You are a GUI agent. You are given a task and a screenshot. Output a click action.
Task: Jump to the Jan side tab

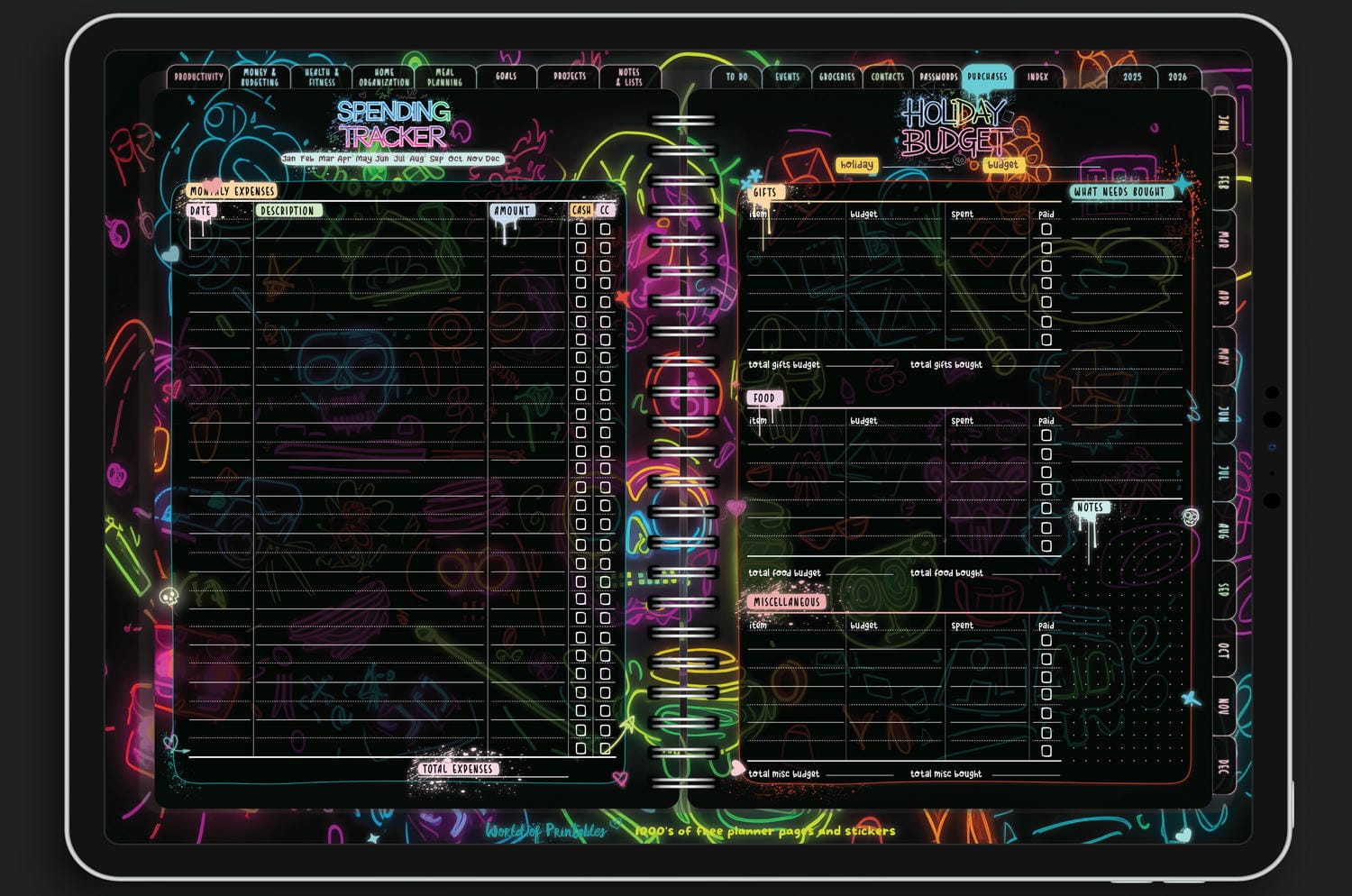(x=1223, y=123)
